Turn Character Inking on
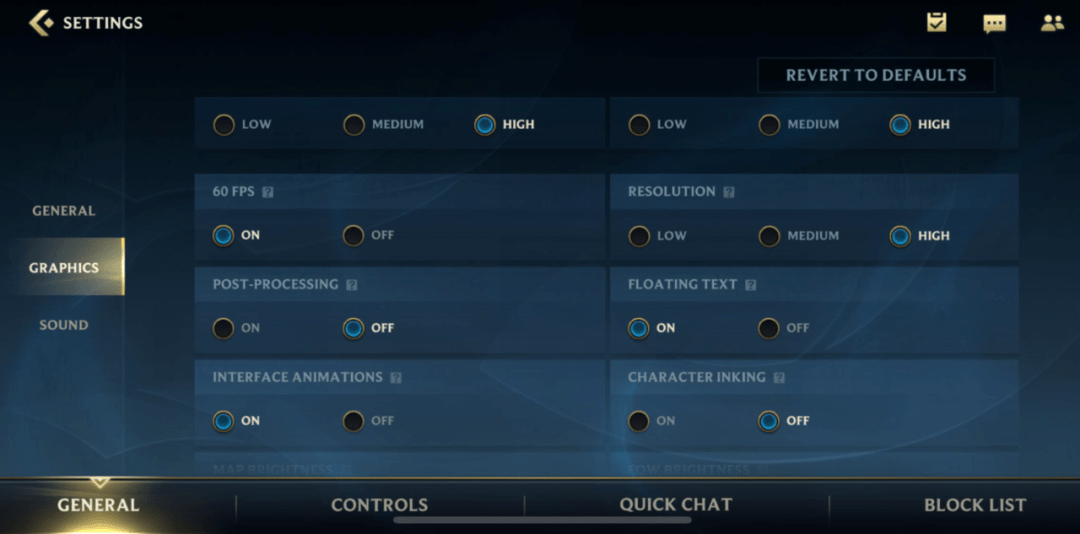The height and width of the screenshot is (534, 1080). (639, 421)
